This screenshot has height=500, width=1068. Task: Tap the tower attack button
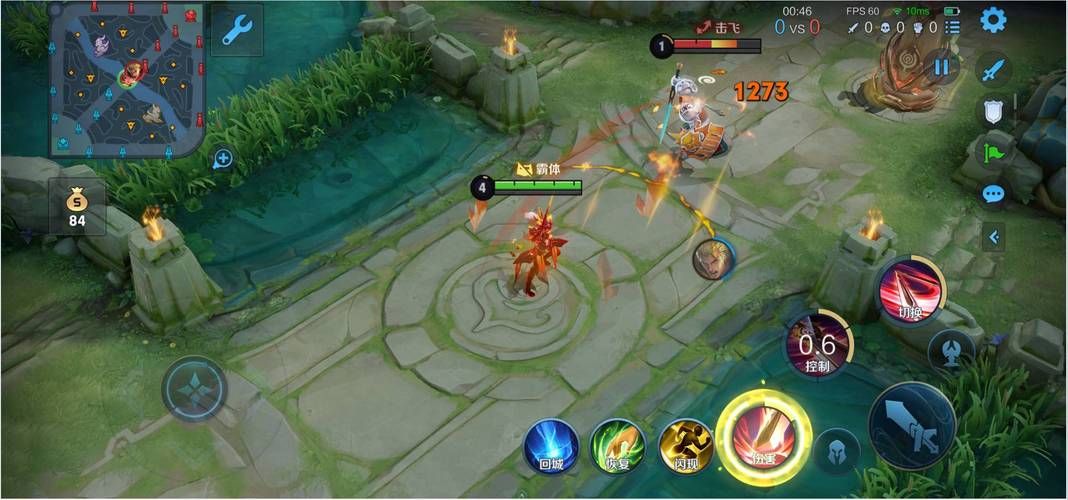pos(950,350)
